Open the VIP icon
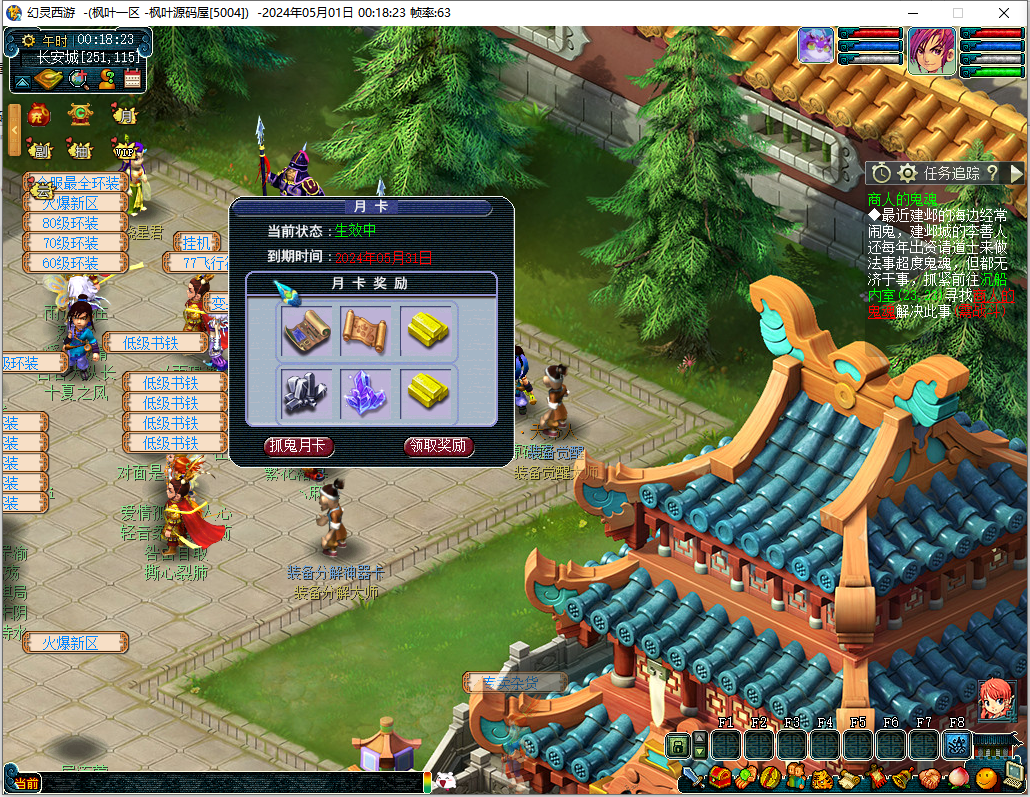Screen dimensions: 1030x797 click(x=125, y=151)
